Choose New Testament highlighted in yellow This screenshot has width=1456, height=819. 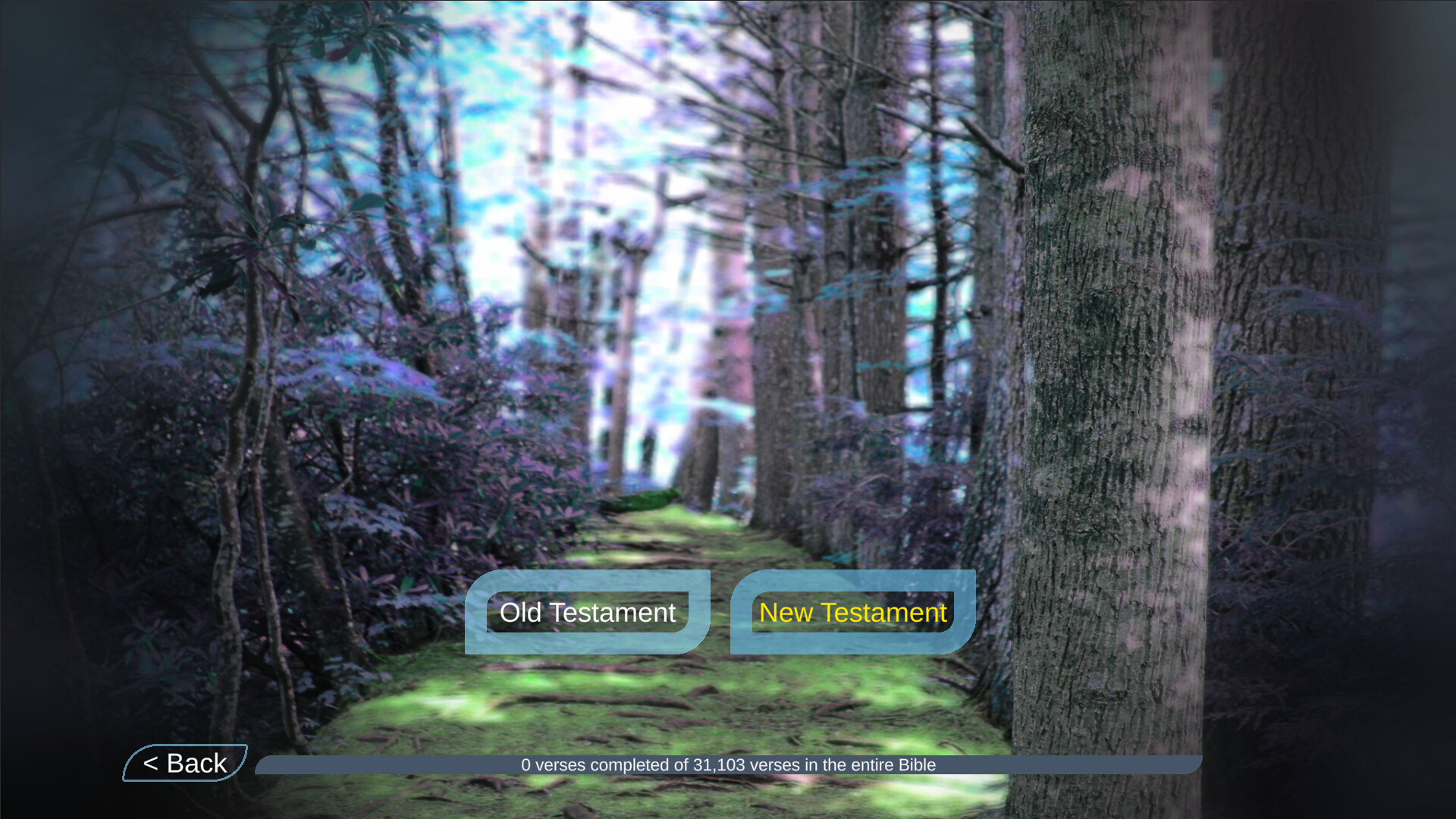point(852,612)
